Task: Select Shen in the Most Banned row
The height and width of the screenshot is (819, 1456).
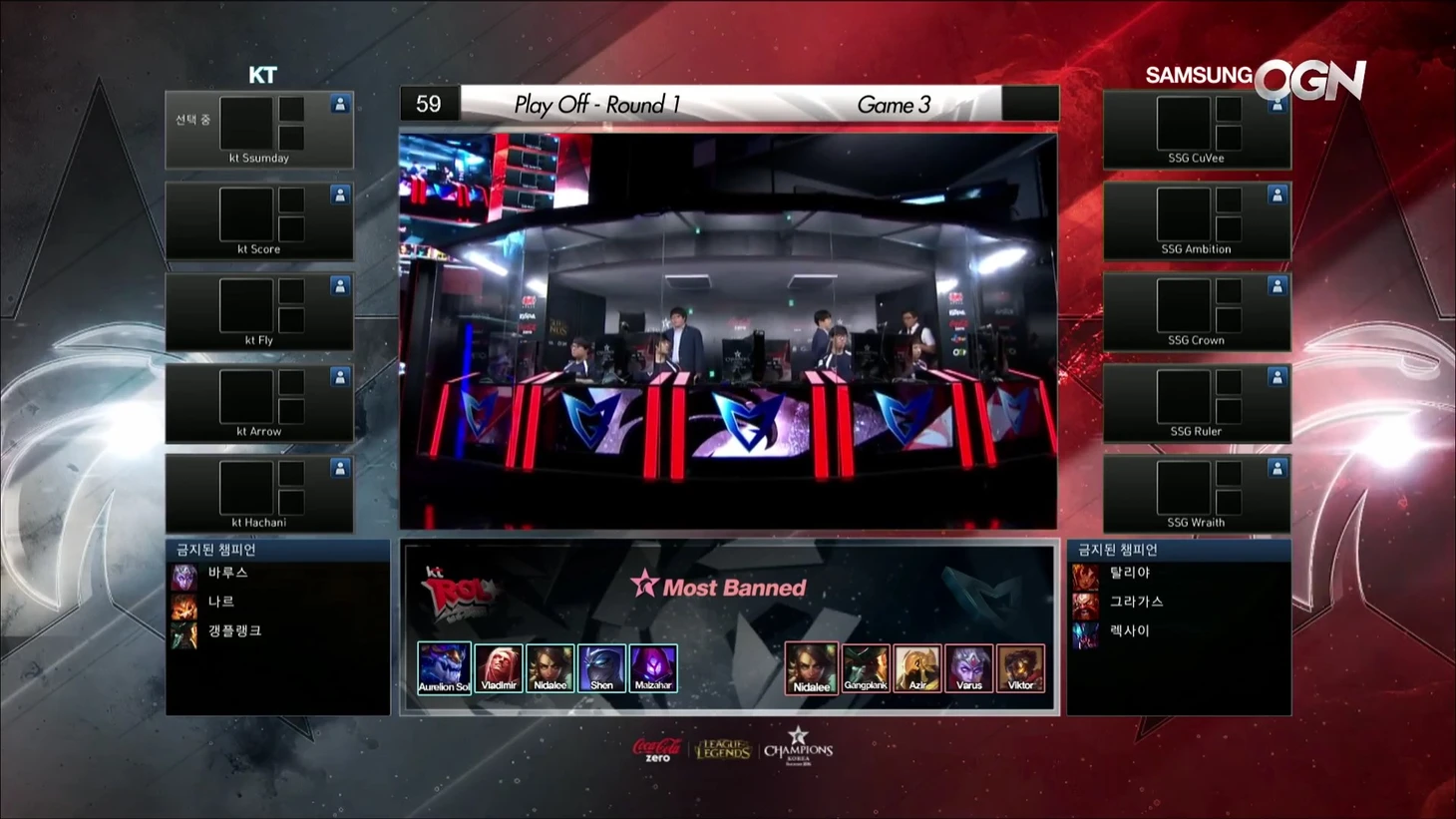Action: click(601, 666)
